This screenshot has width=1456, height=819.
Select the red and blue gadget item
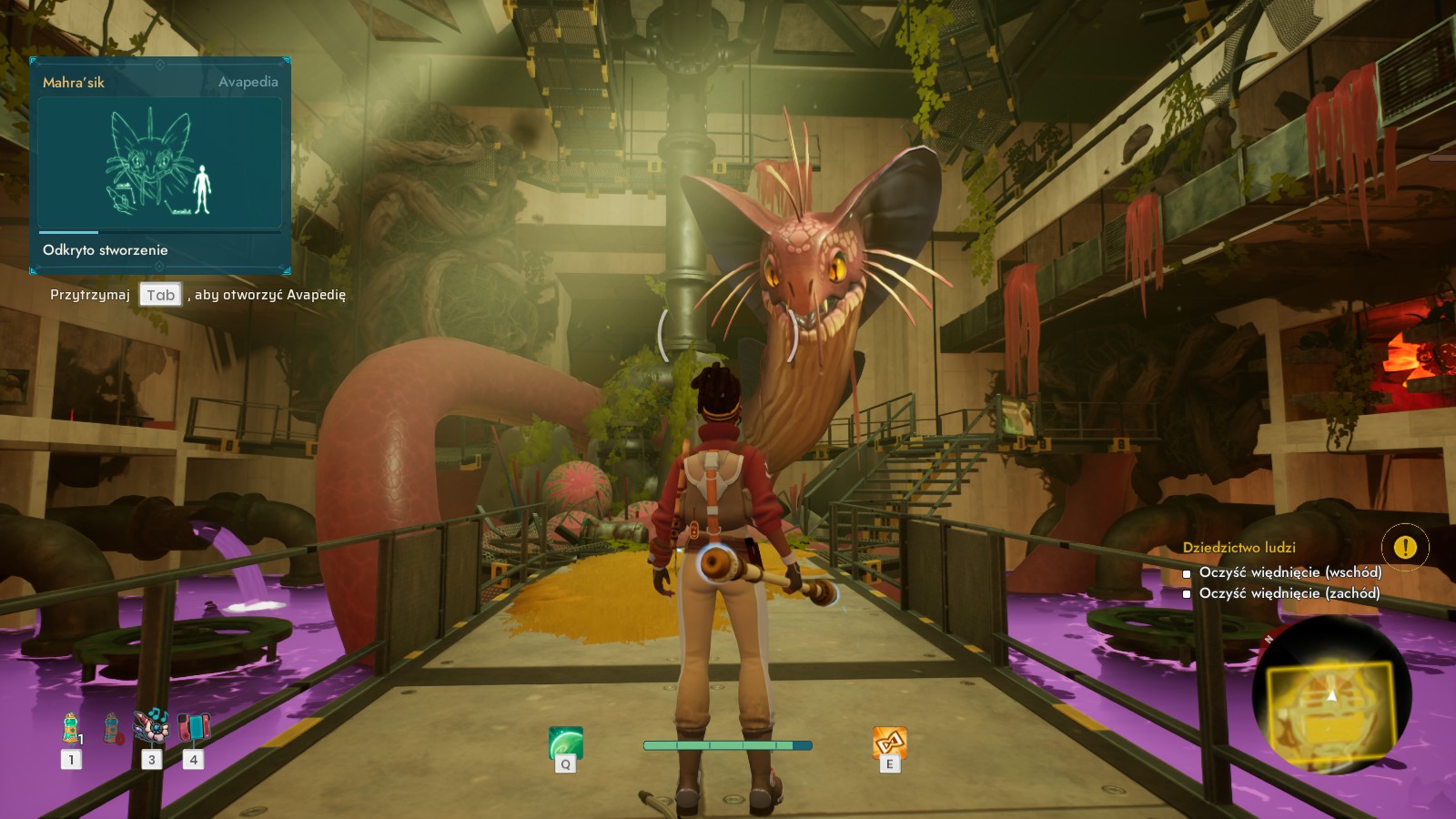point(193,727)
